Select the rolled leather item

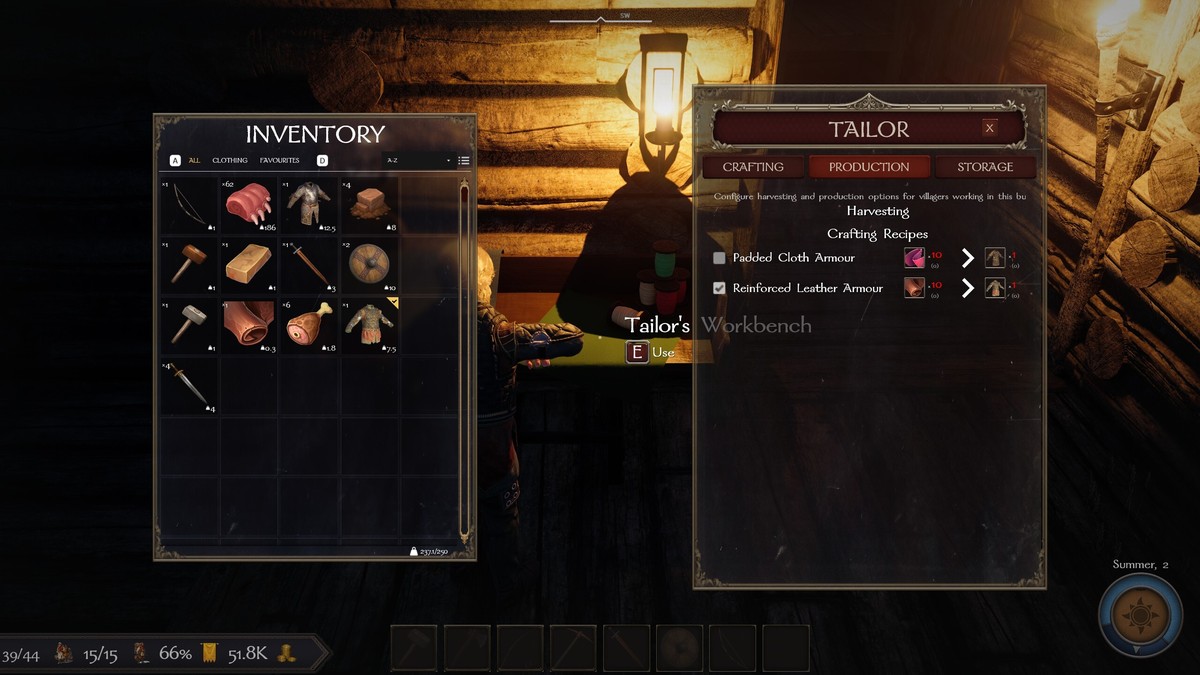tap(249, 326)
